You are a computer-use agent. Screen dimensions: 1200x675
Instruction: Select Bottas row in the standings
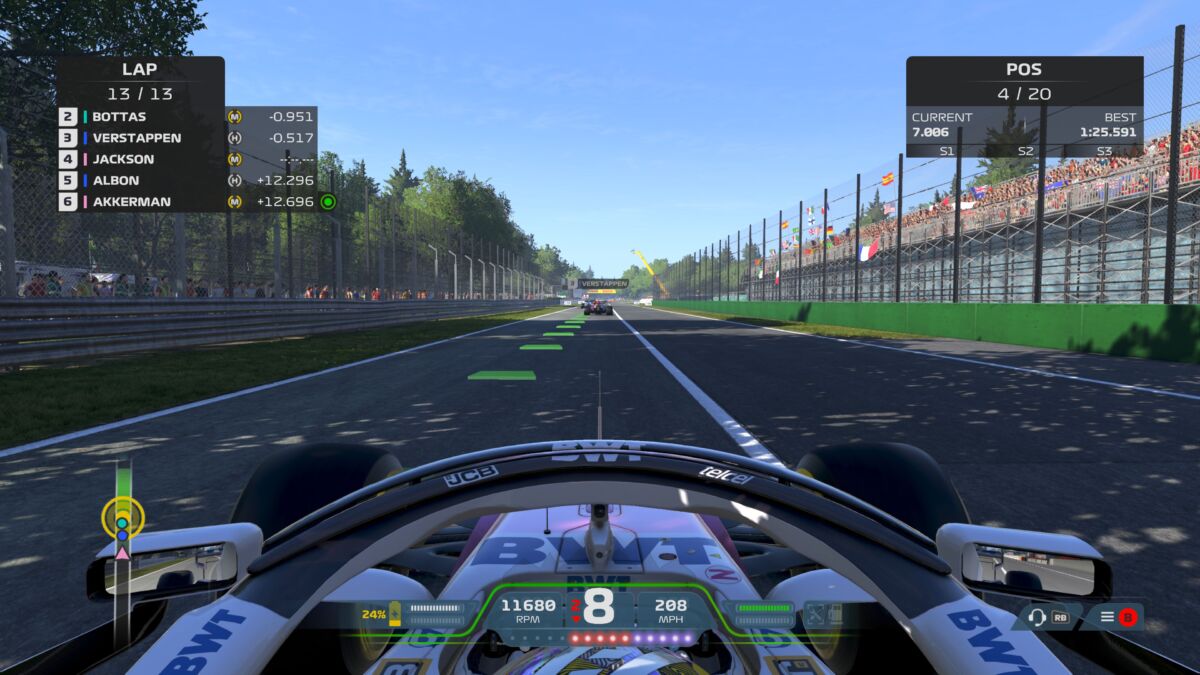(x=186, y=116)
